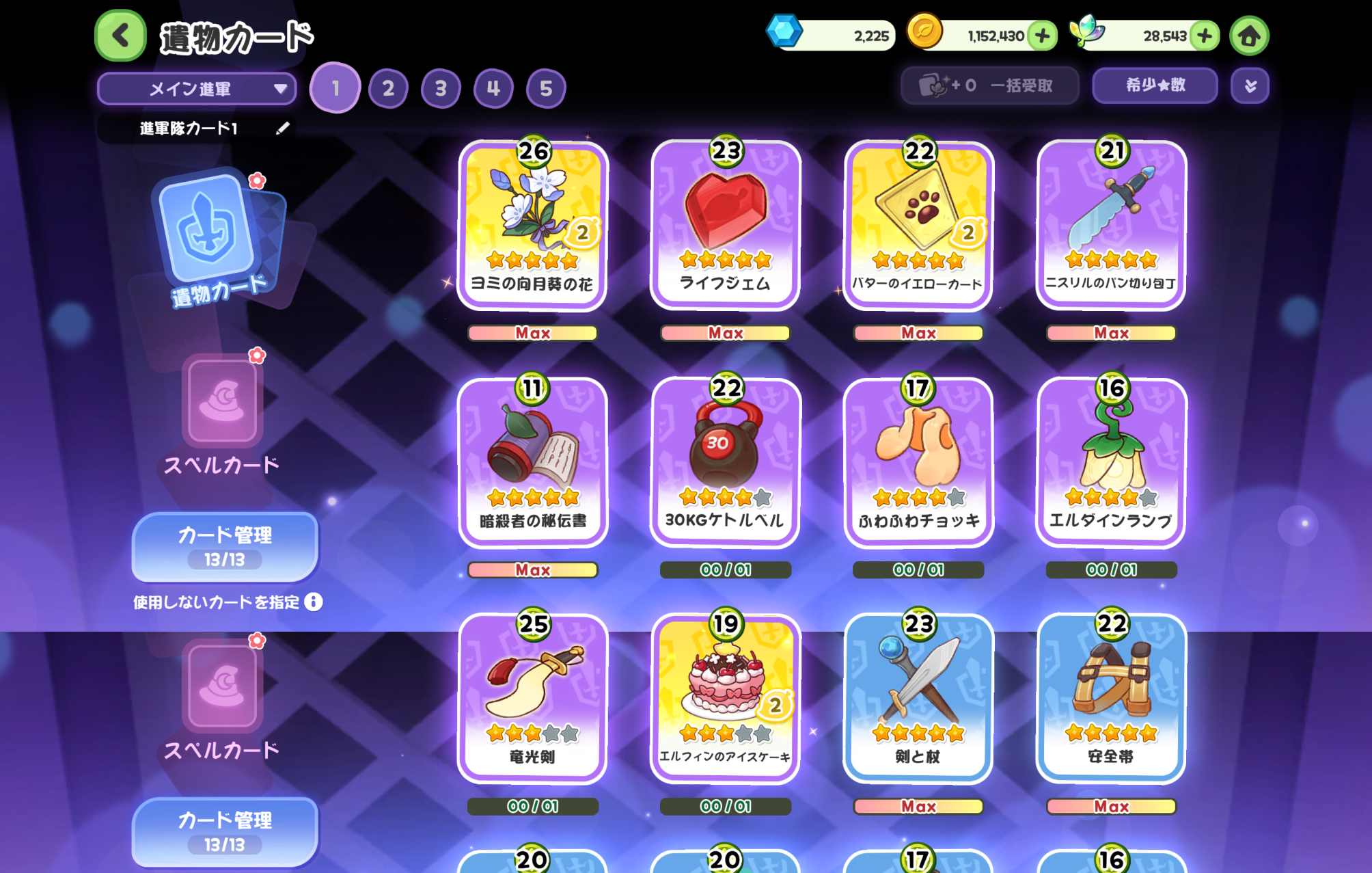This screenshot has width=1372, height=873.
Task: Open the エルダインランプ card
Action: [1111, 463]
